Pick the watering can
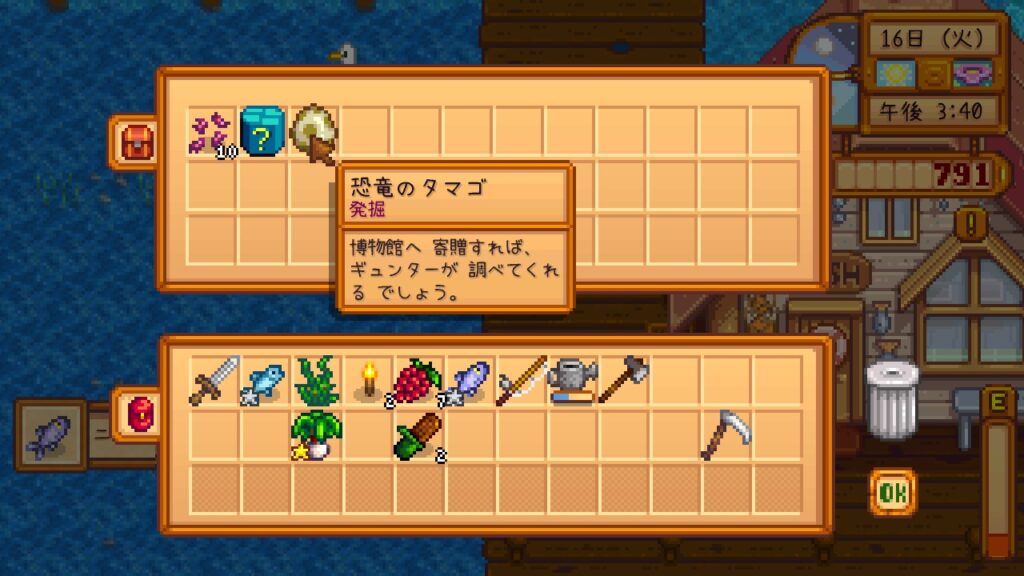 (572, 382)
